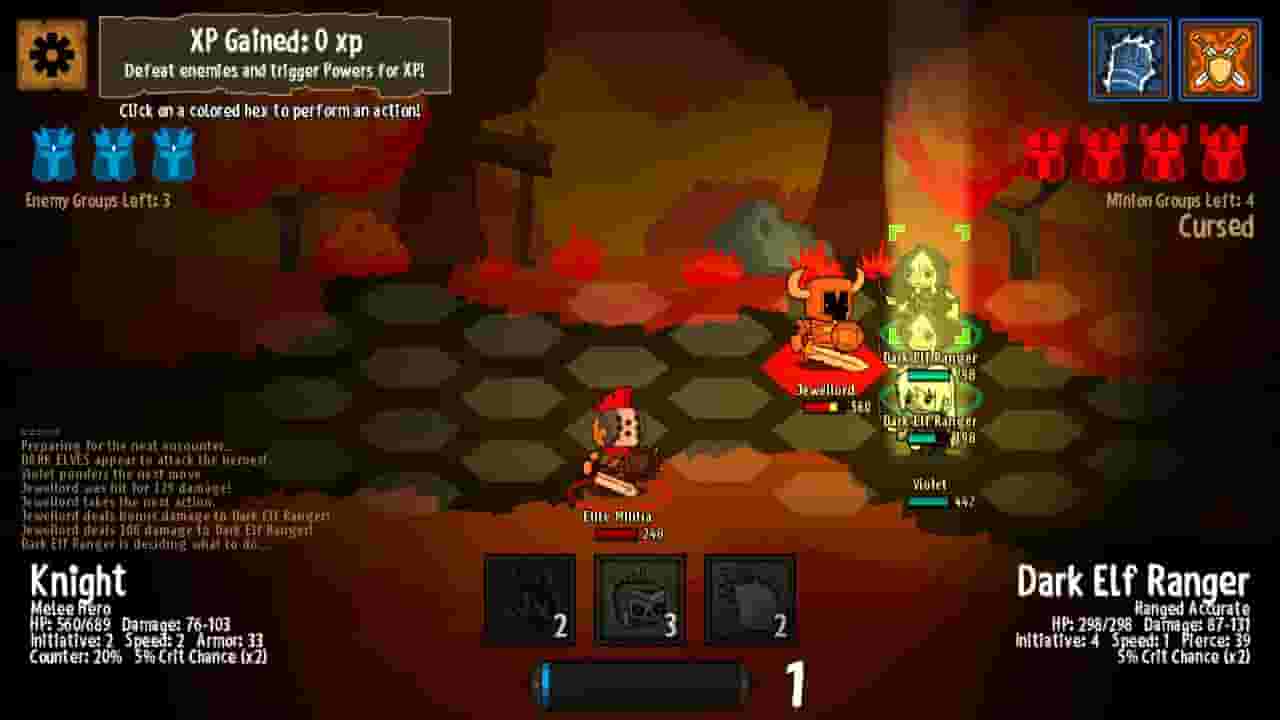Click the Cursed status label
Viewport: 1280px width, 720px height.
pyautogui.click(x=1223, y=227)
